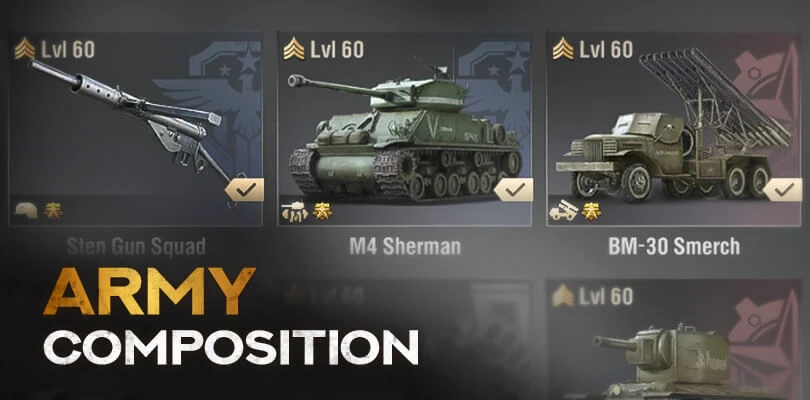Toggle the checkmark on the M4 Sherman card

[514, 188]
